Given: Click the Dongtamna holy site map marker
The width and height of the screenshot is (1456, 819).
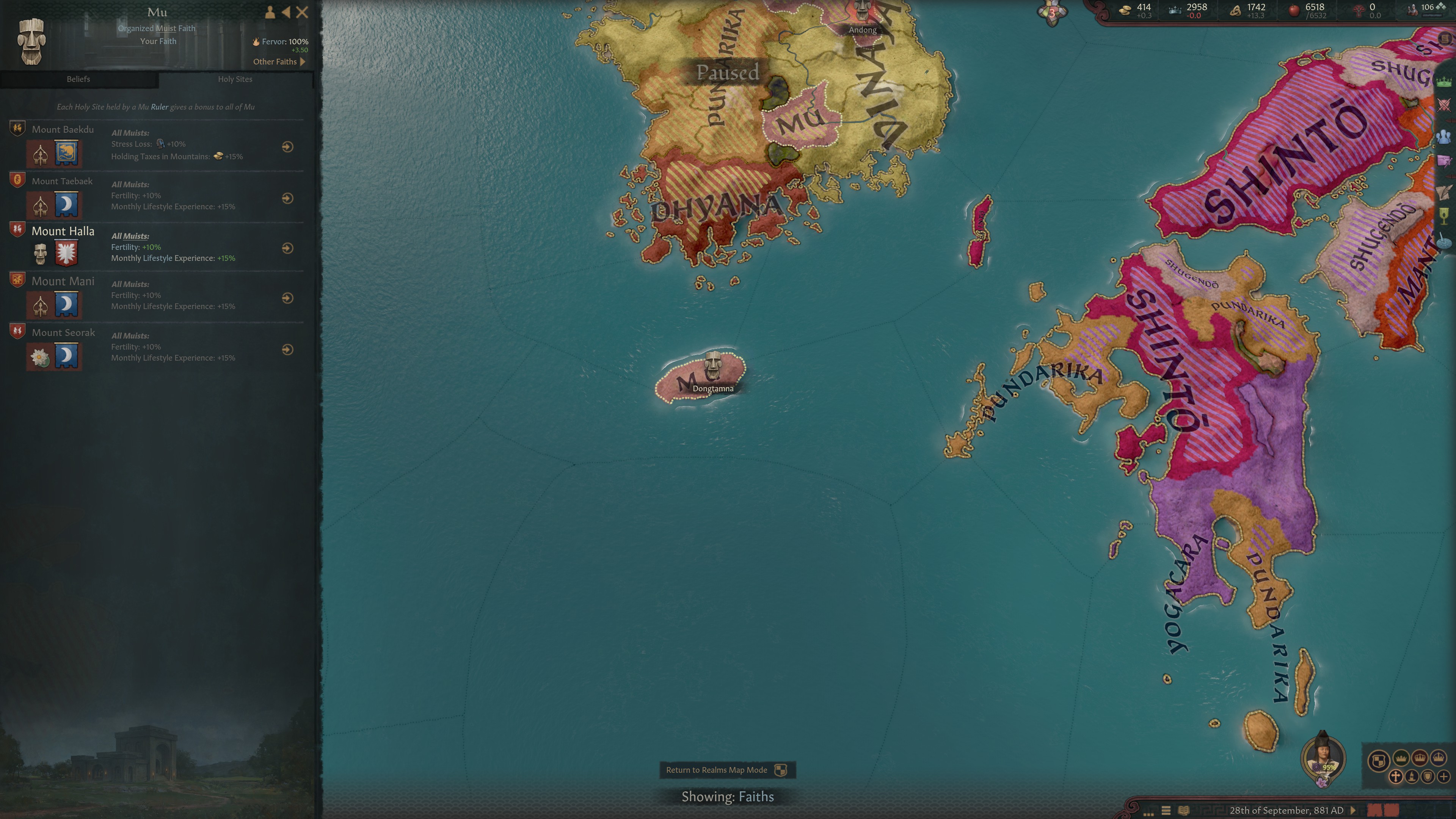Looking at the screenshot, I should (713, 366).
